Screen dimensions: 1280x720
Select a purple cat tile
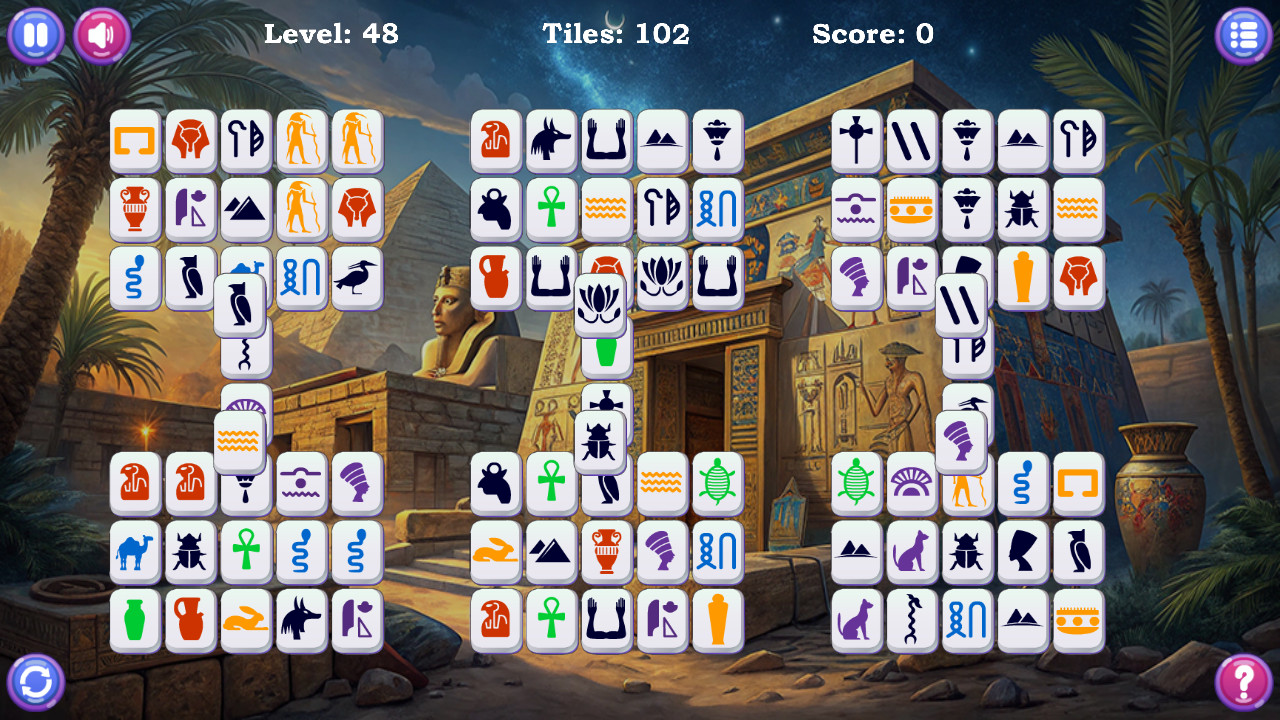[911, 553]
